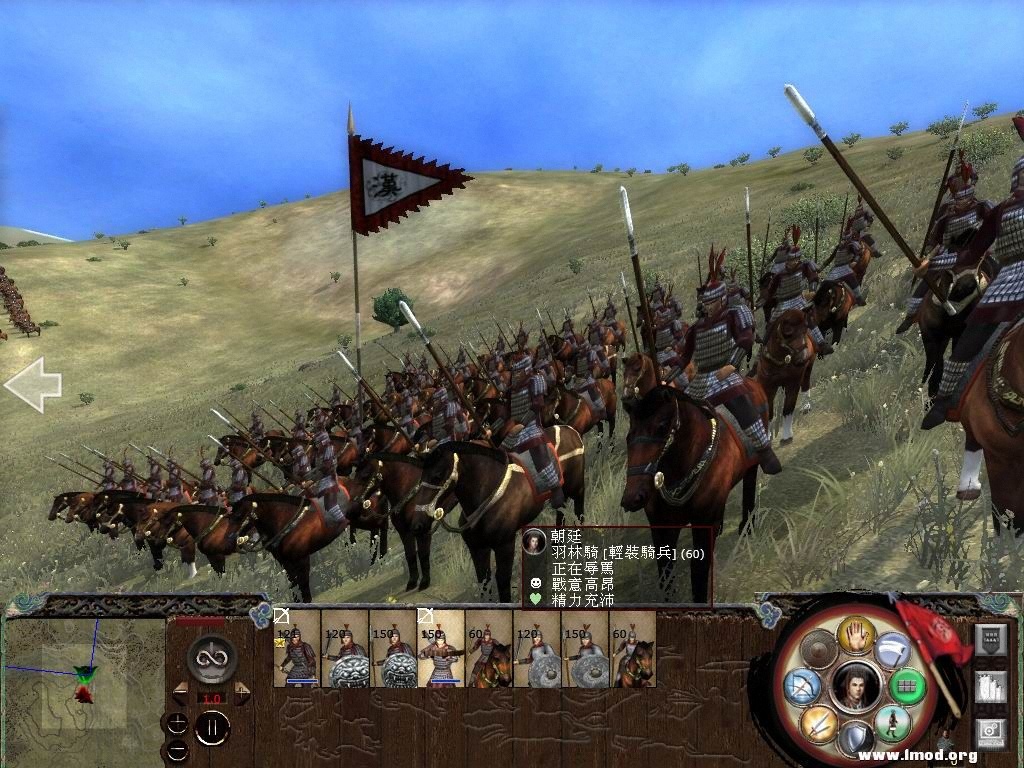Select the unit card with gold star
Viewport: 1024px width, 768px height.
click(297, 649)
